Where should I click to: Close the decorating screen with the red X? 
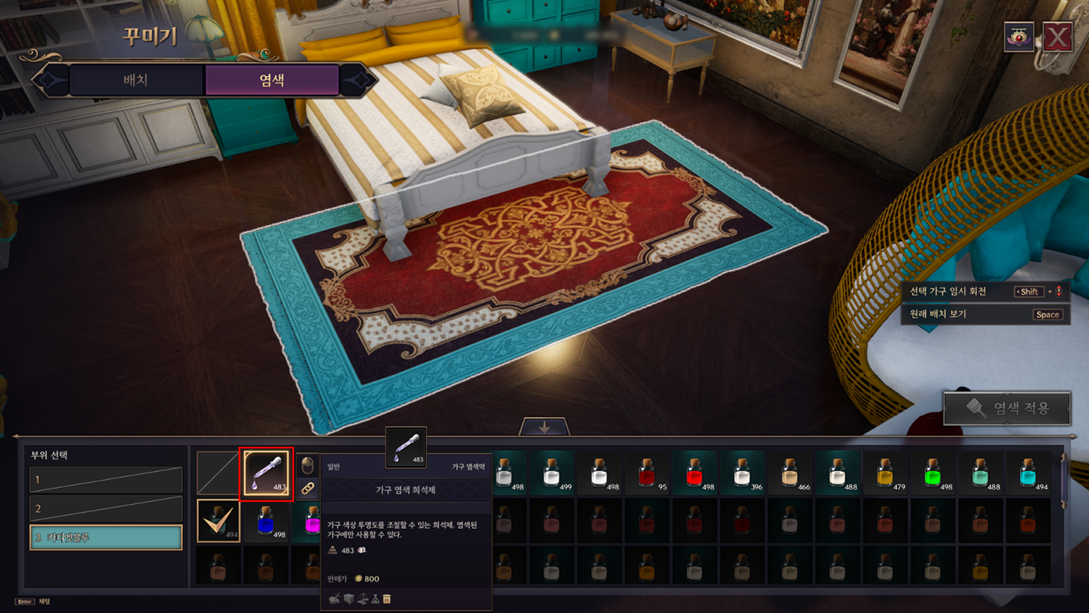point(1058,37)
